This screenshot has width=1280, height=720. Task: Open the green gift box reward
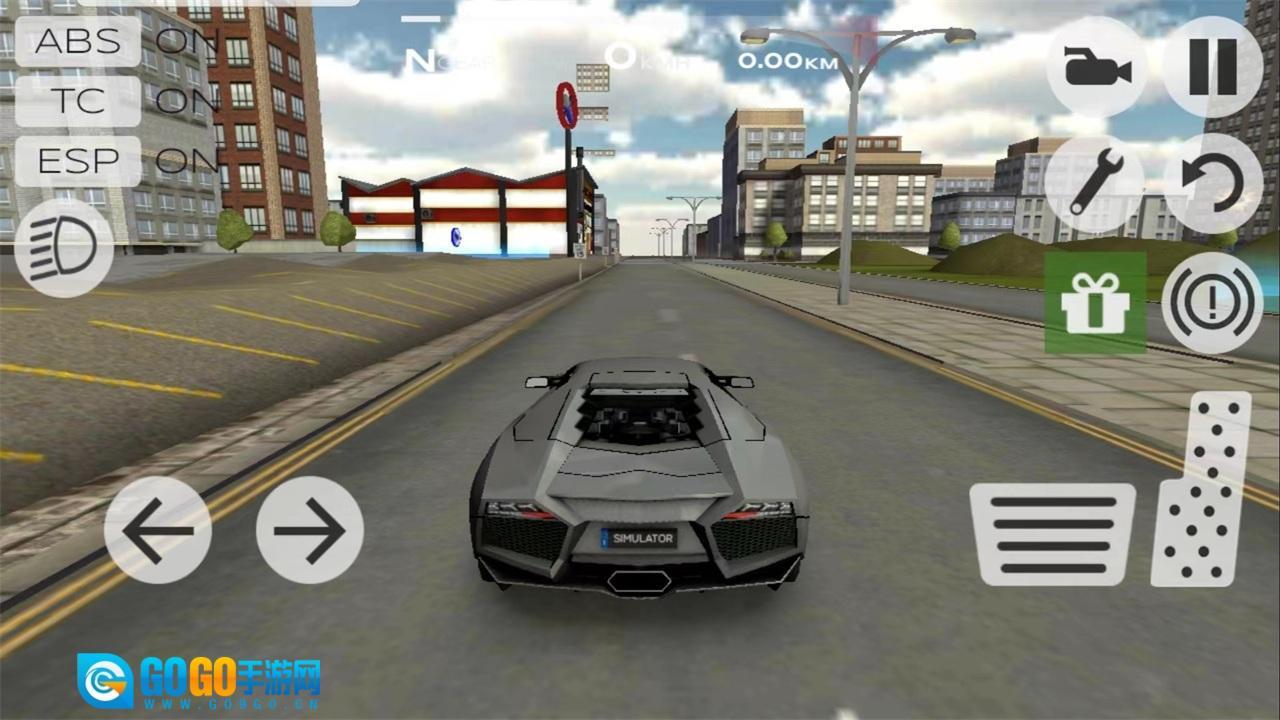(x=1095, y=303)
